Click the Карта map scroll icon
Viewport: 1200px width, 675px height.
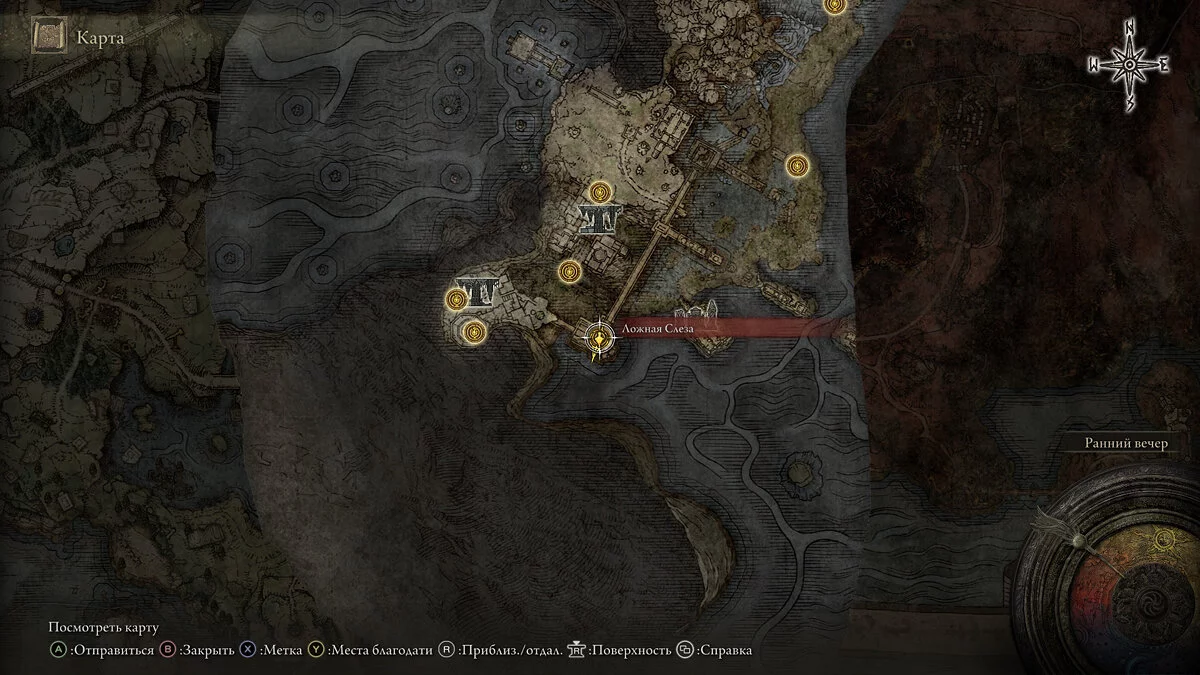47,38
